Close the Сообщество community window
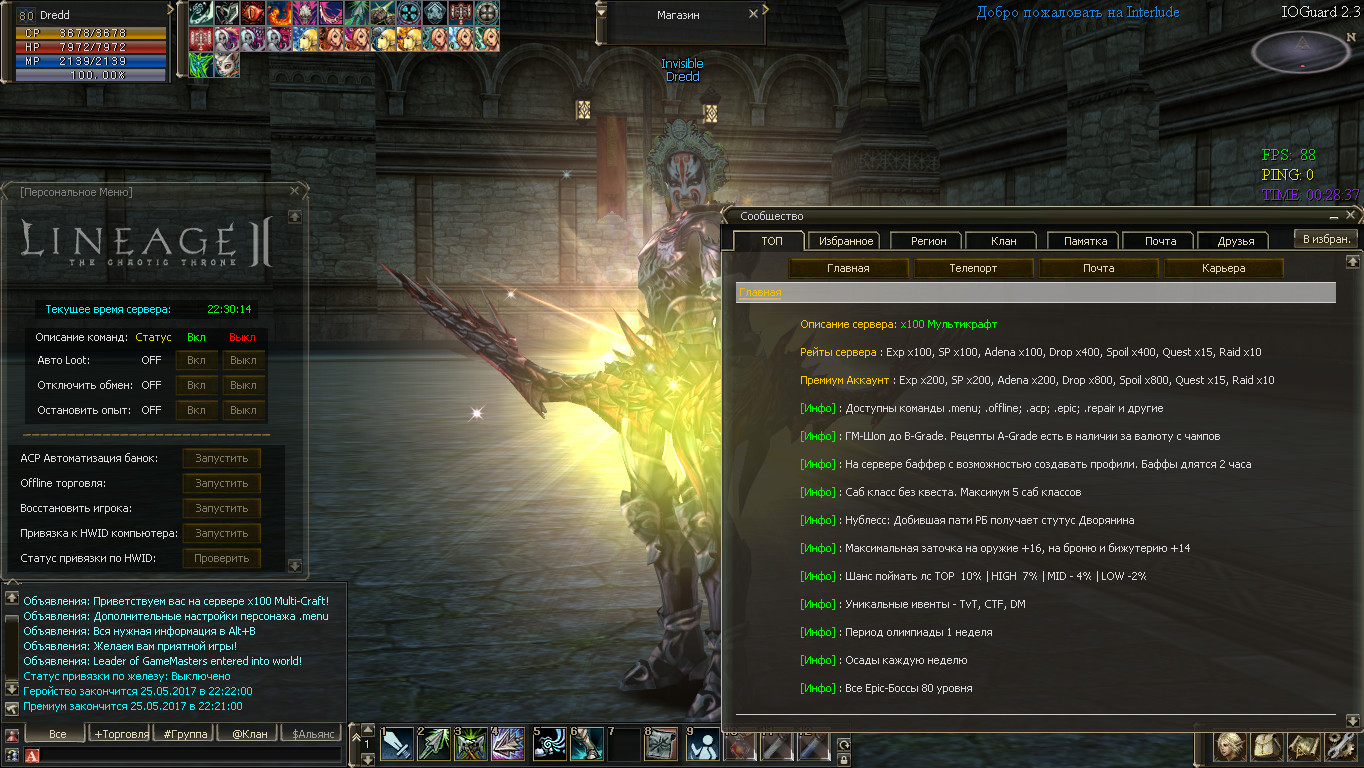The width and height of the screenshot is (1364, 768). tap(1350, 215)
